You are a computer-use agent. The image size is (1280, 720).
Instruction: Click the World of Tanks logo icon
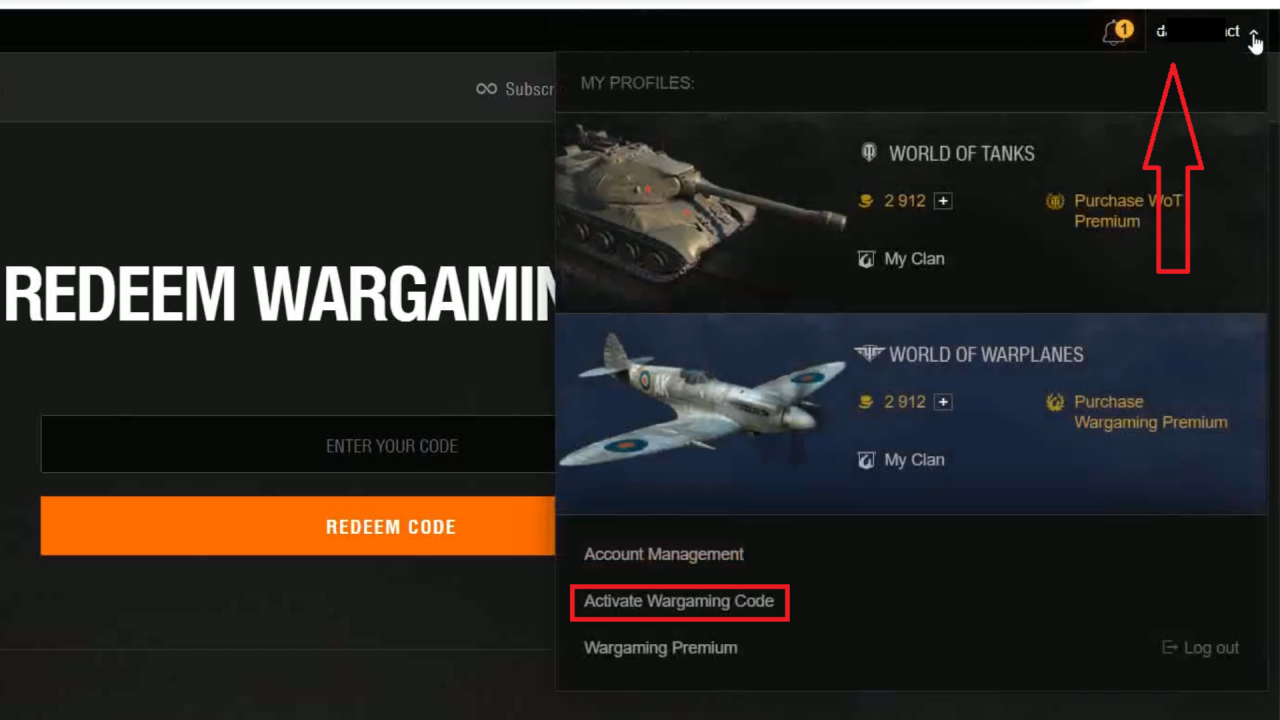pyautogui.click(x=868, y=153)
